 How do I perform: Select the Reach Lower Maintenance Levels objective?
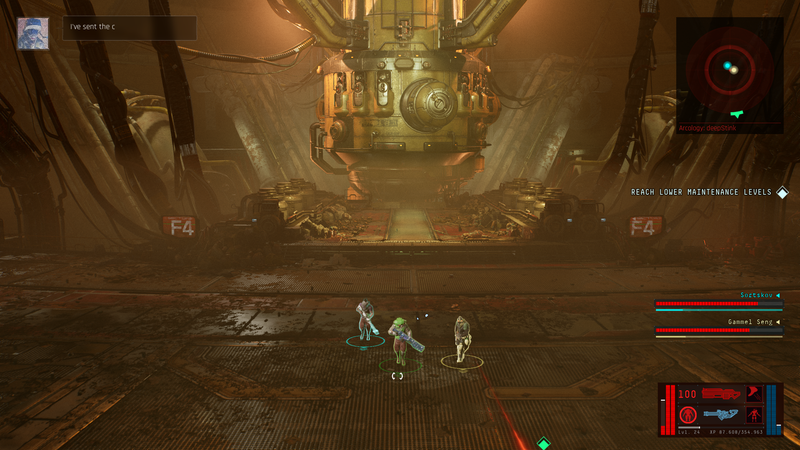tap(701, 192)
